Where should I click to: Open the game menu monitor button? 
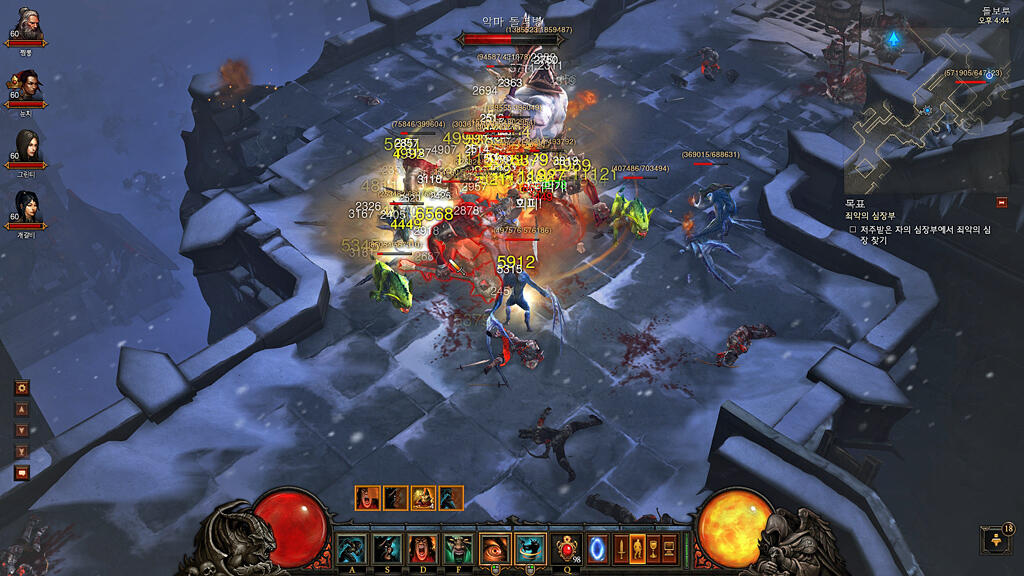pyautogui.click(x=669, y=548)
